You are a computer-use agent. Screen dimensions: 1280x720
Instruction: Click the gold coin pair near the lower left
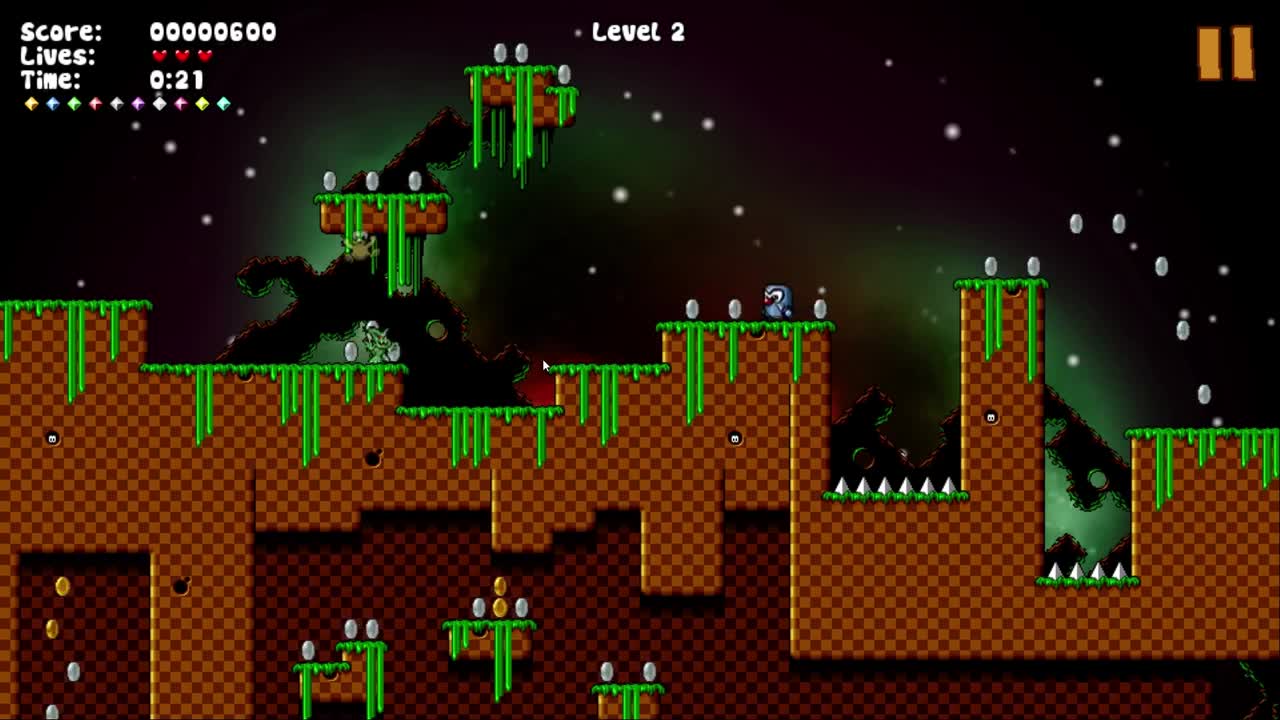(x=58, y=609)
